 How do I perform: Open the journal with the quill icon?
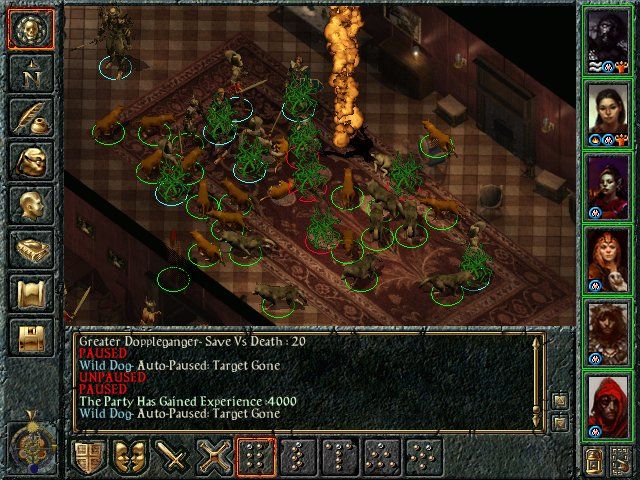pos(28,118)
